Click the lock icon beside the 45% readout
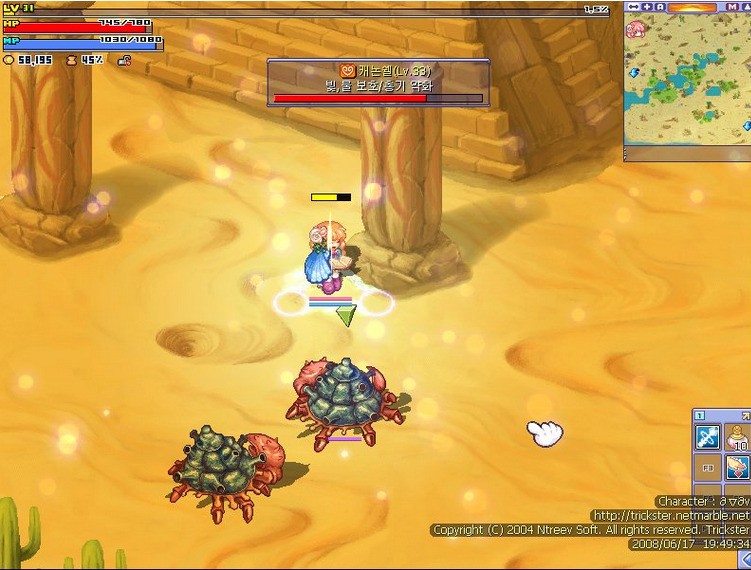 click(124, 60)
